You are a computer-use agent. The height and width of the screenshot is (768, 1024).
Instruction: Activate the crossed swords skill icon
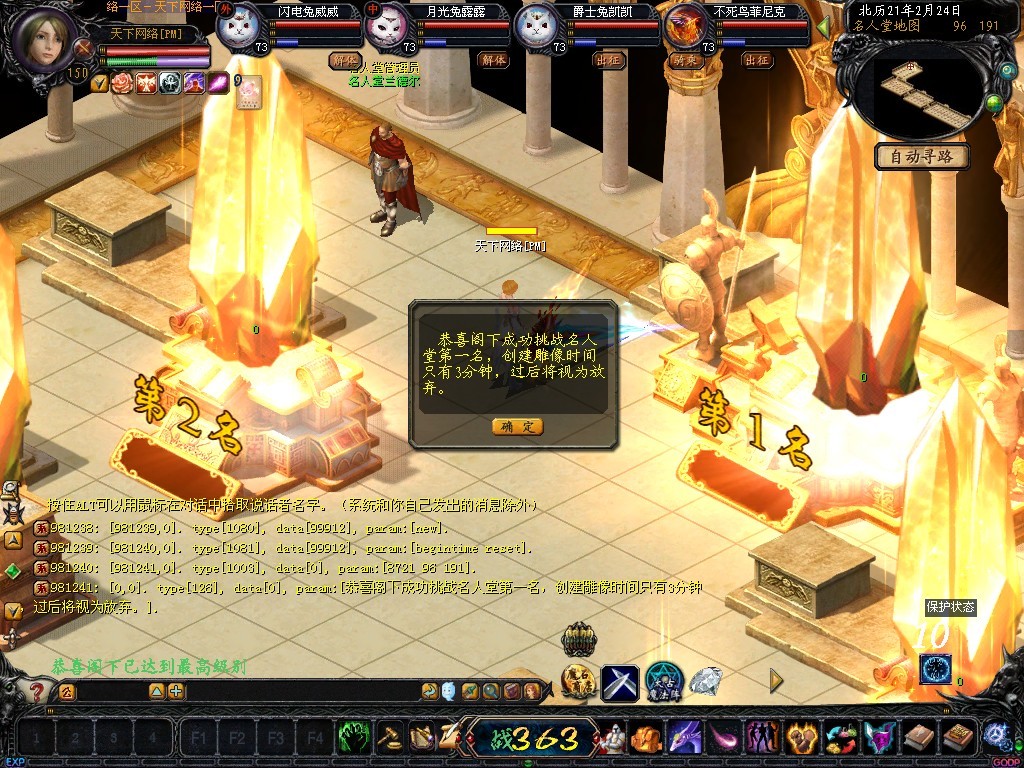coord(619,683)
